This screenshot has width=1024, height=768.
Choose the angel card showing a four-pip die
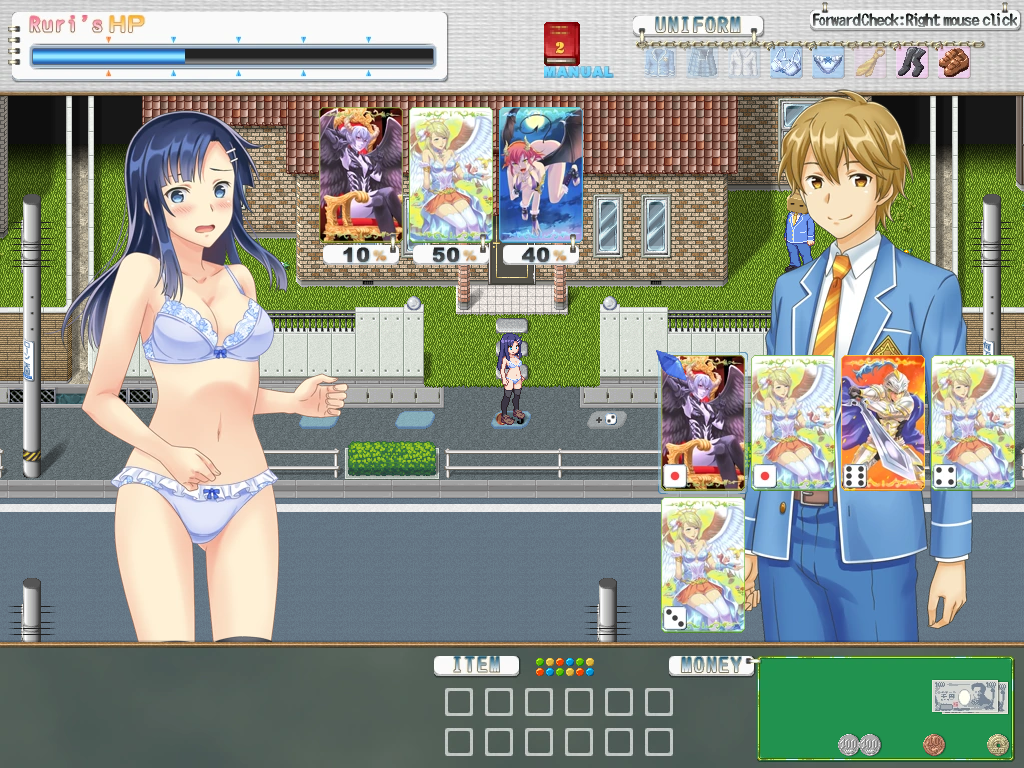click(x=972, y=422)
